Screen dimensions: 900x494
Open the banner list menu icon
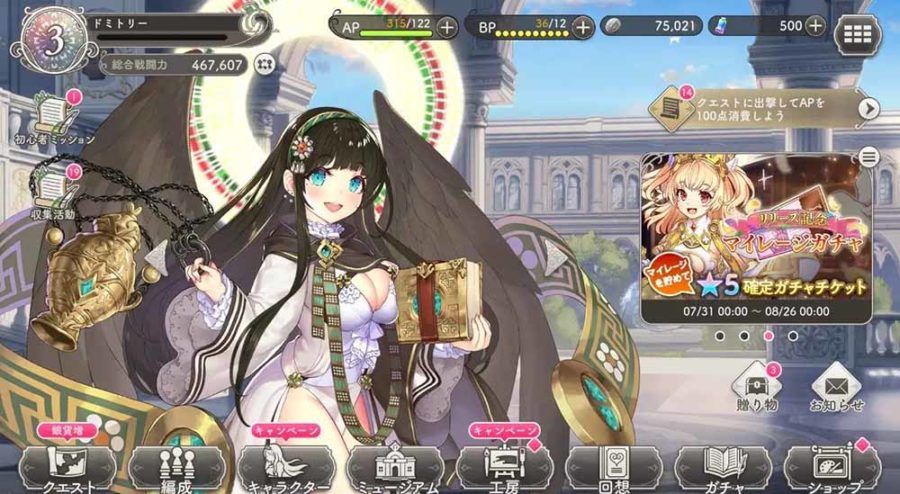click(868, 156)
